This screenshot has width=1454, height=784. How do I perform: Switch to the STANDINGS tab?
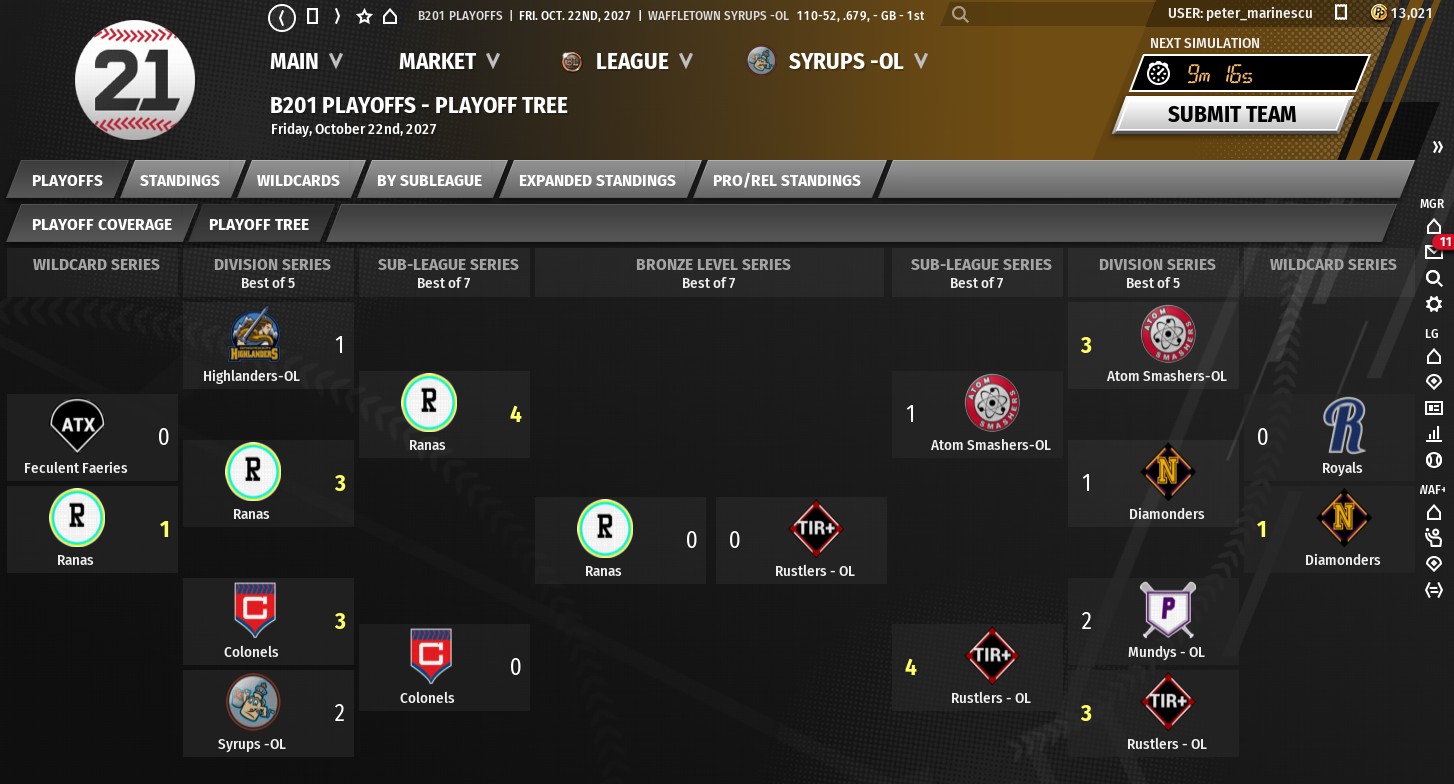(x=180, y=180)
